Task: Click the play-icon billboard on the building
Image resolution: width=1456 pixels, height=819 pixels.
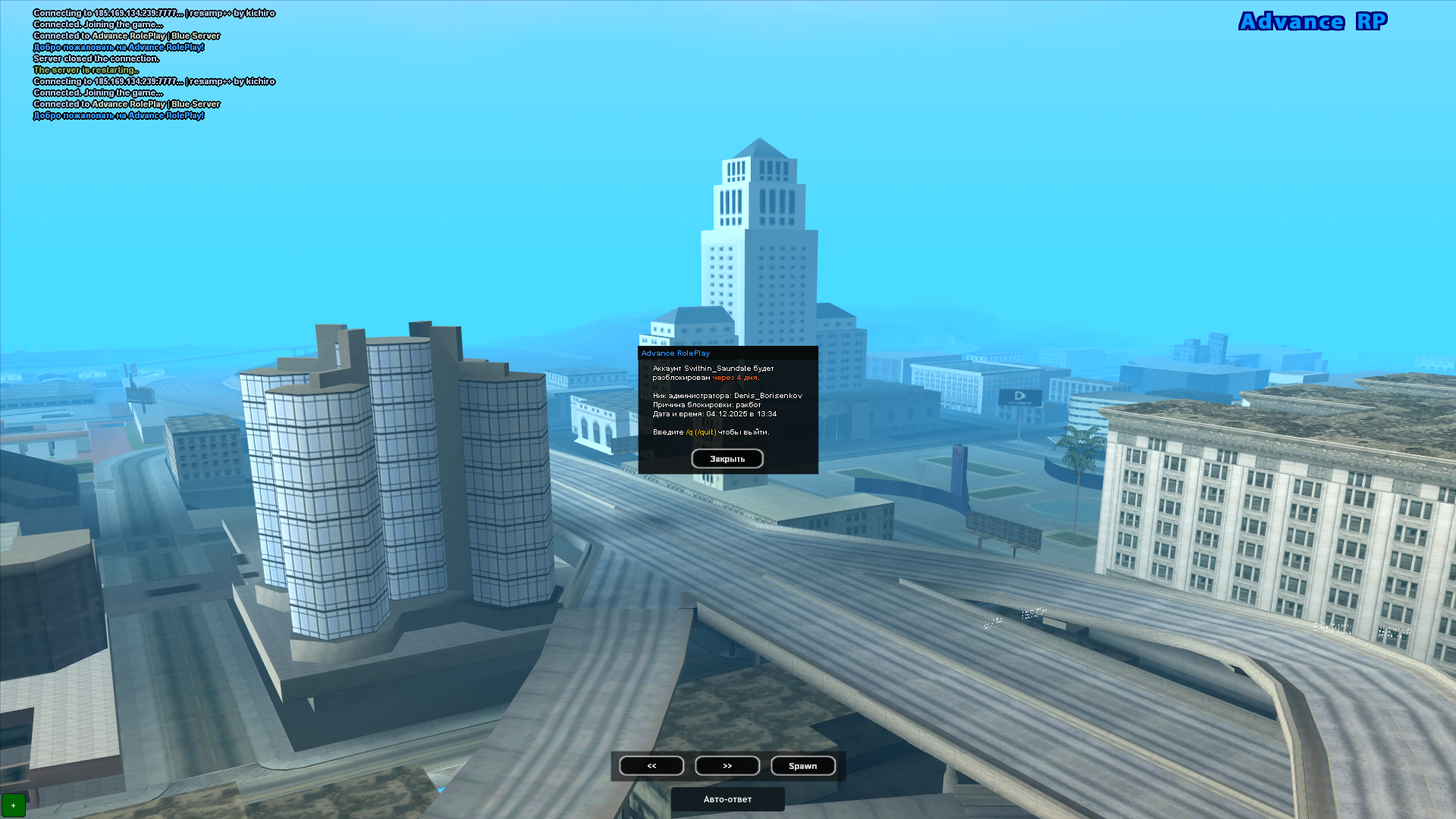Action: pos(1020,395)
